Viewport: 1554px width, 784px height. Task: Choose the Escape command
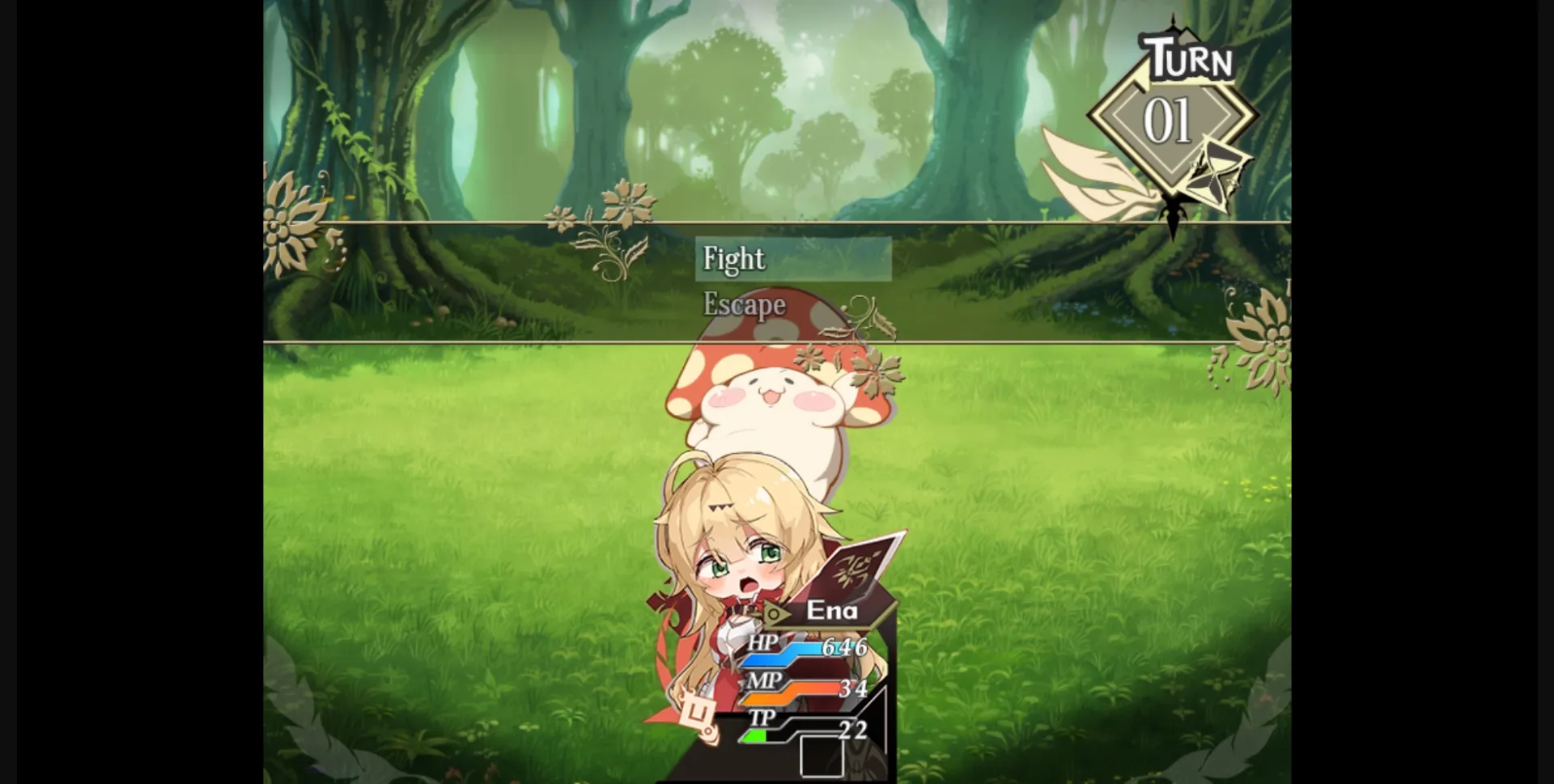coord(743,305)
